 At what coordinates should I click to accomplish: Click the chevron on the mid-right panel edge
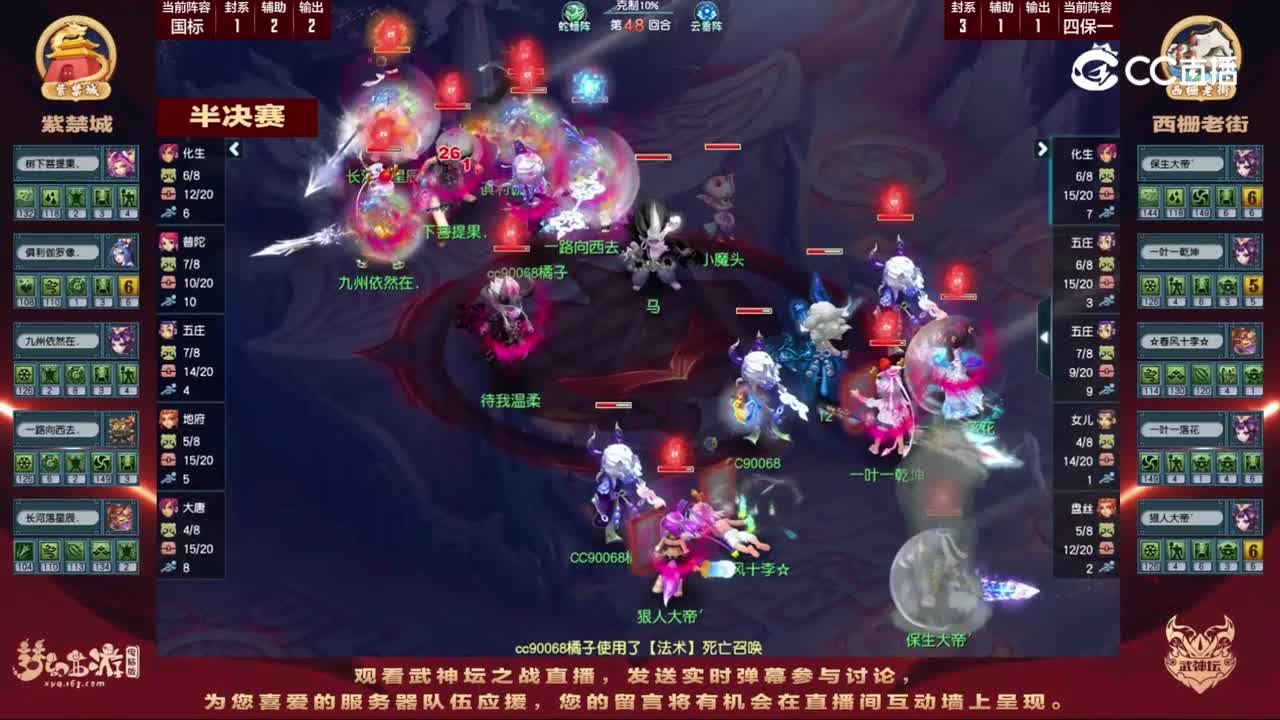coord(1044,339)
